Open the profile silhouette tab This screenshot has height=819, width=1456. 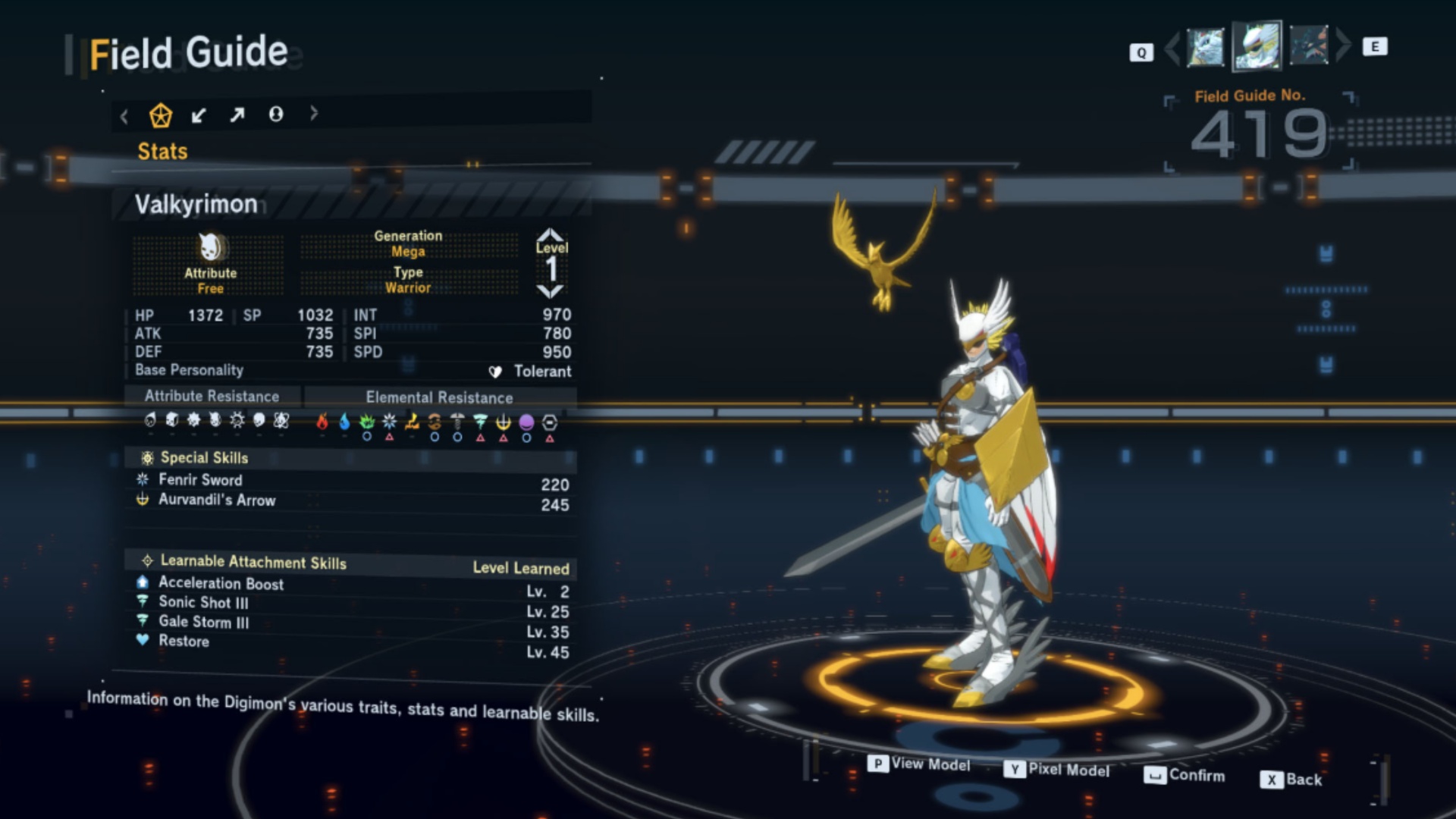(x=276, y=114)
